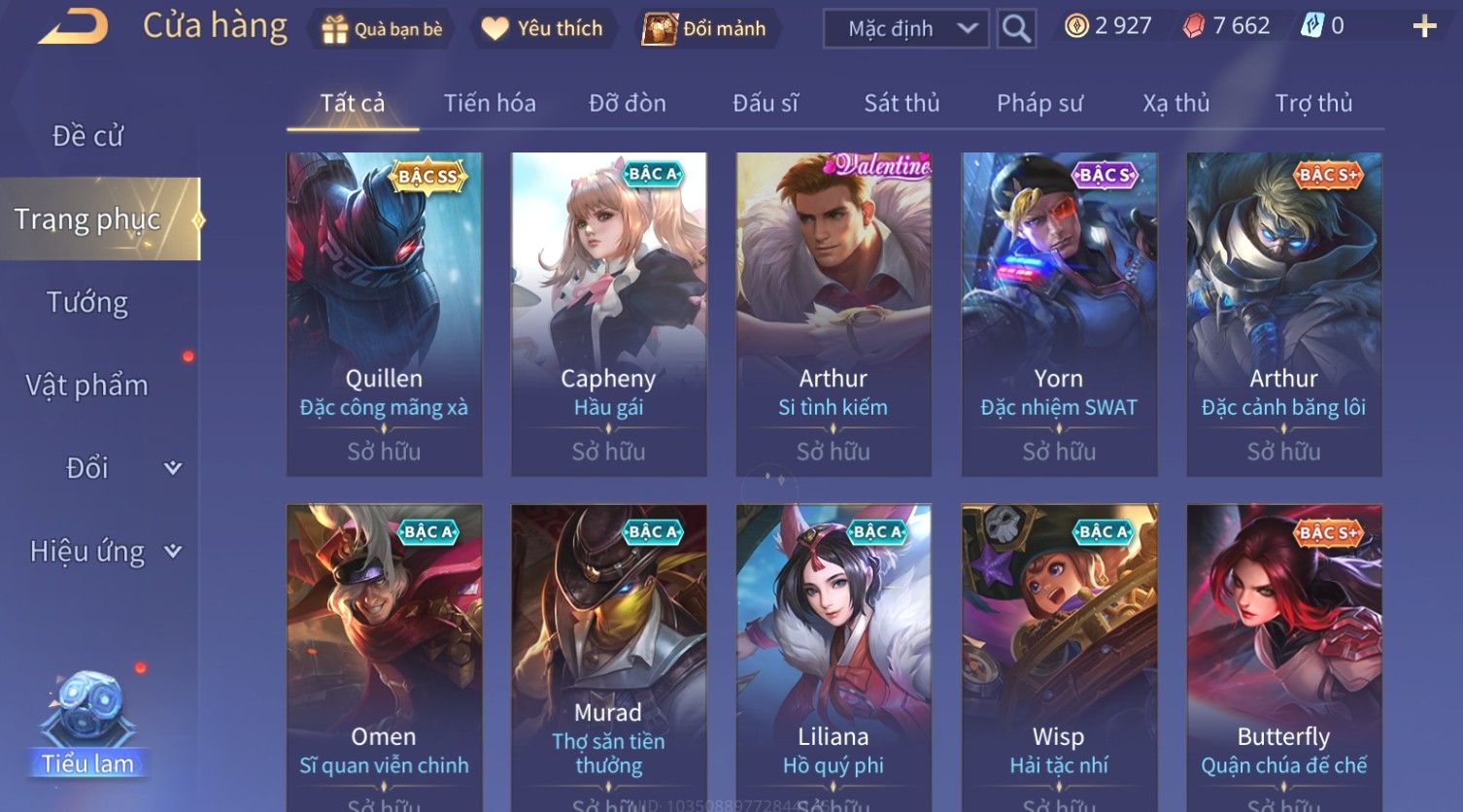Go back using the return arrow
The width and height of the screenshot is (1463, 812).
point(73,27)
